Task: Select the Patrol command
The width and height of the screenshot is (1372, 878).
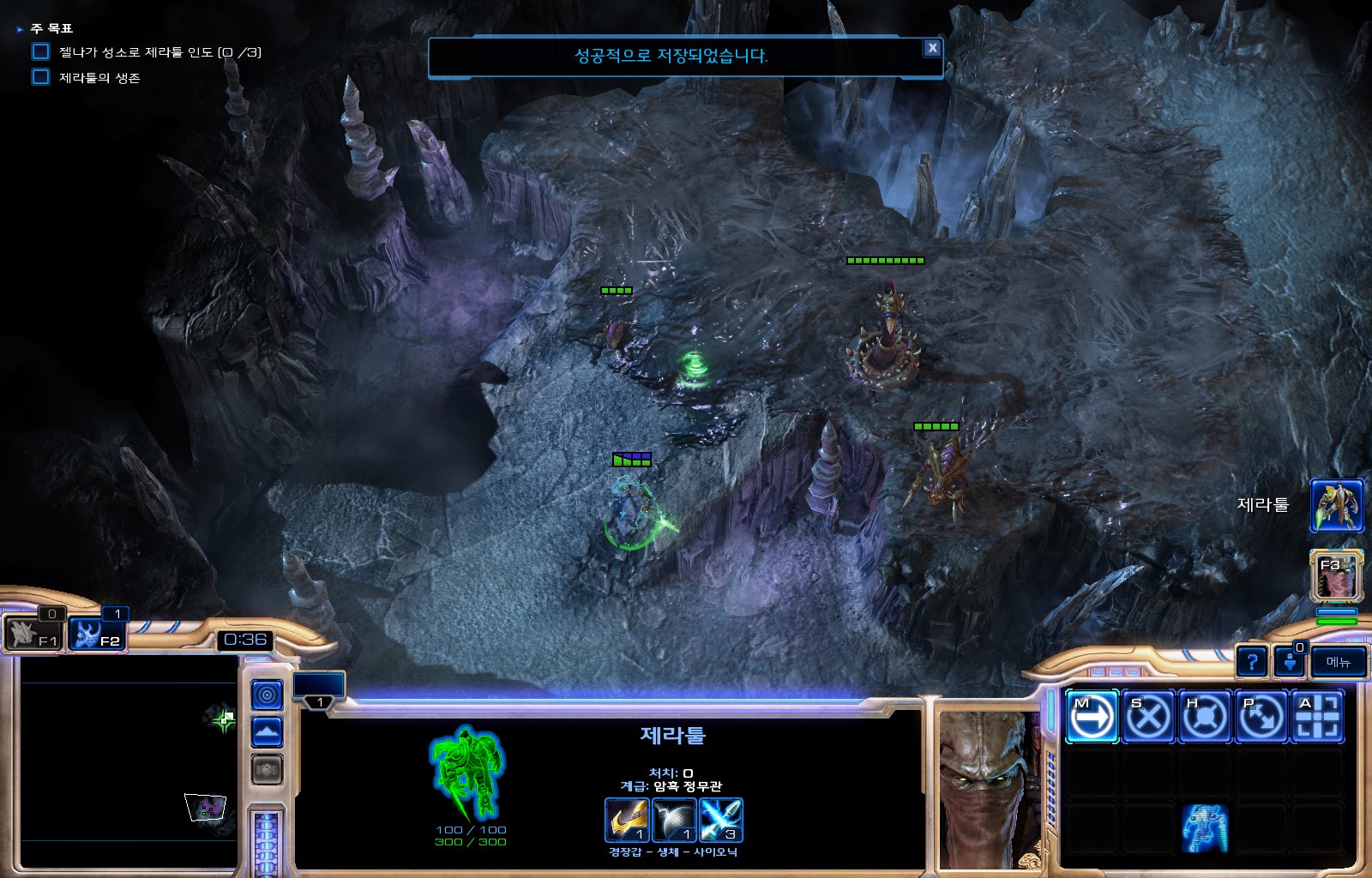Action: 1261,716
